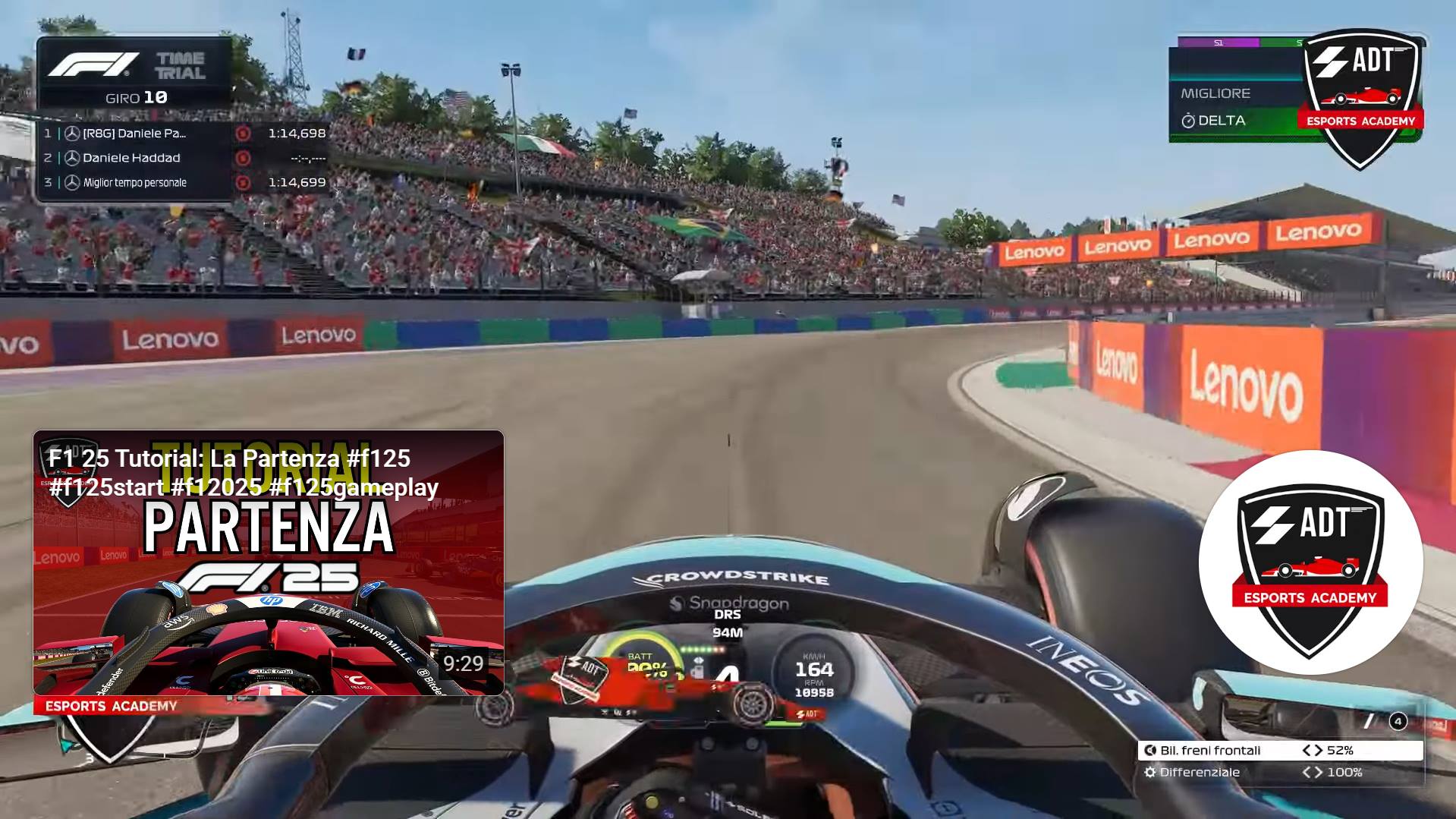This screenshot has width=1456, height=819.
Task: Choose the Differenziale setting row
Action: 1280,772
